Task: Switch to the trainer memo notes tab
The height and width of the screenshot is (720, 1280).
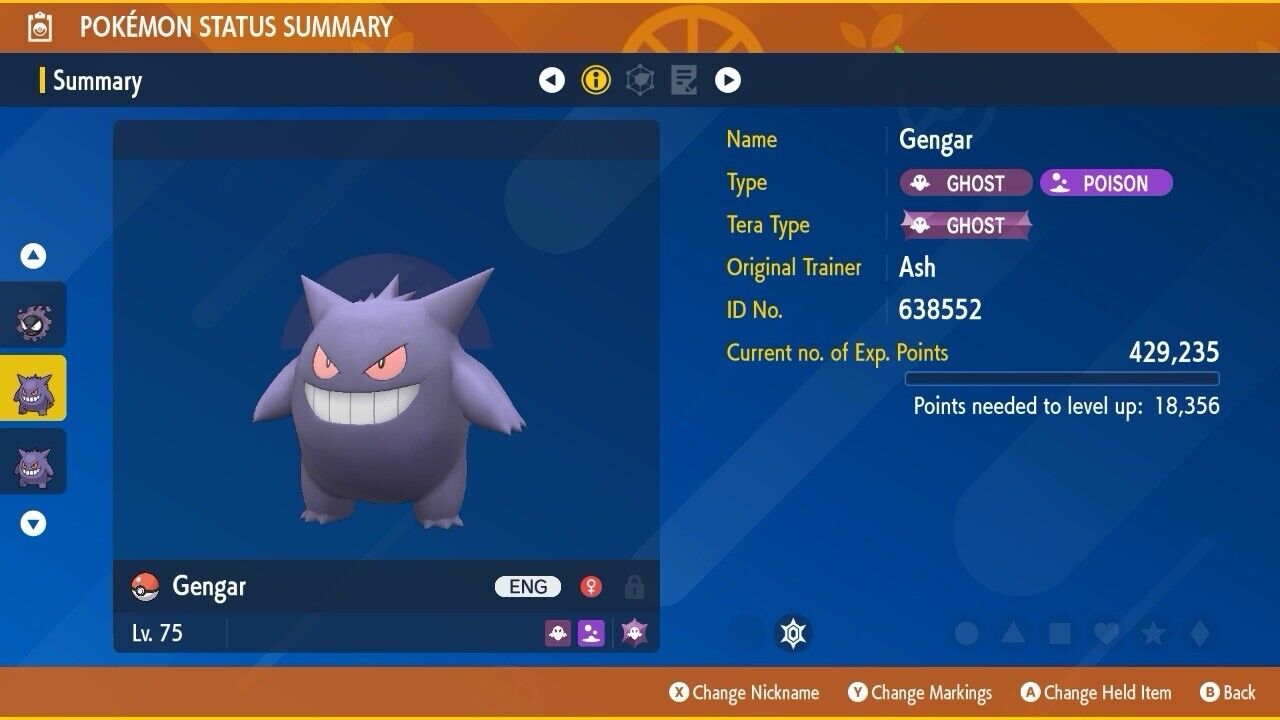Action: 684,80
